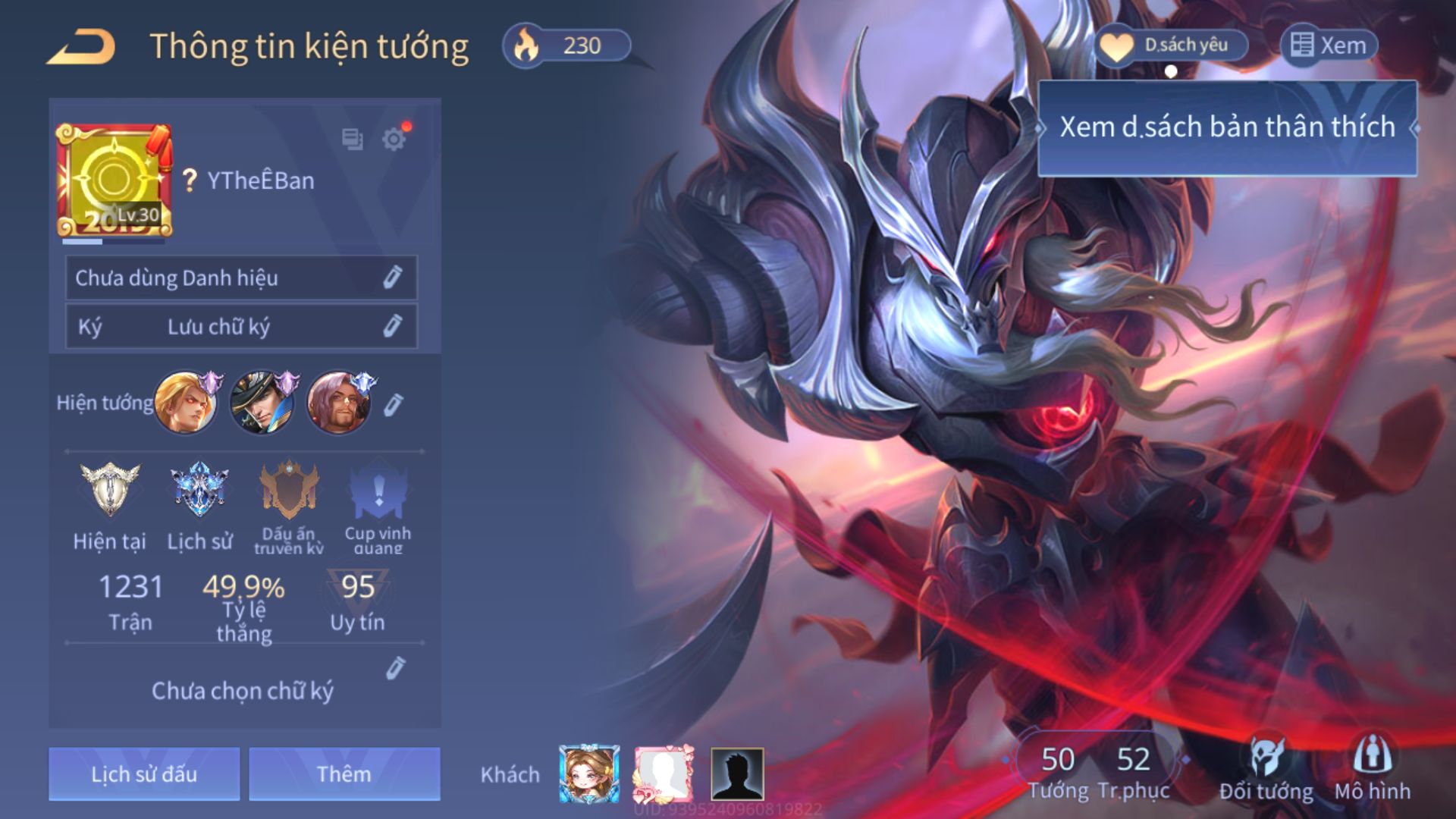Go back using the return arrow
The image size is (1456, 819).
[x=81, y=47]
